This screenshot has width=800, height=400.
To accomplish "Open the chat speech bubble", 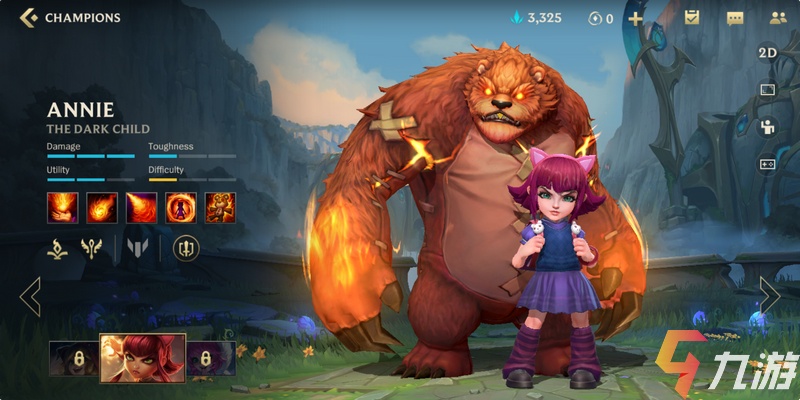I will 735,18.
